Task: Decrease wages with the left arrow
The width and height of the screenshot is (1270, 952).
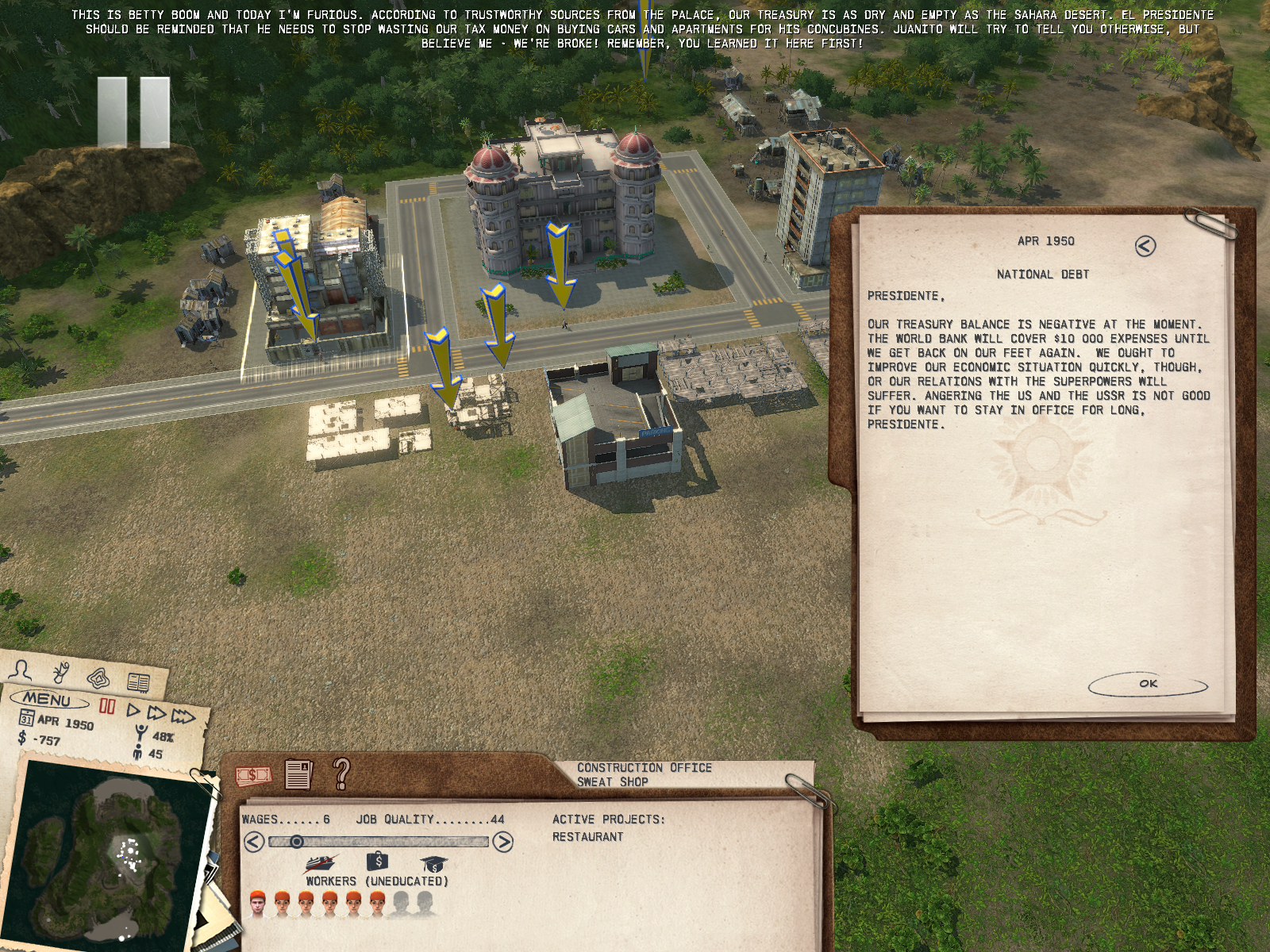Action: point(253,842)
